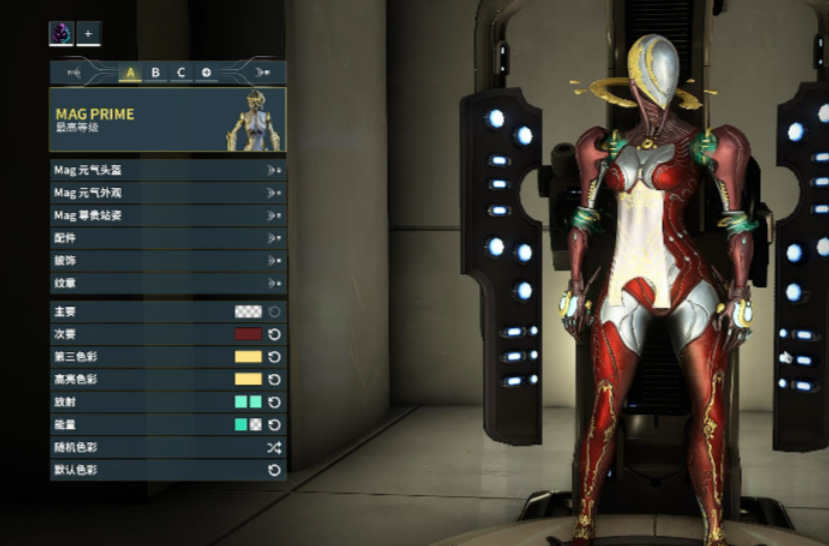Select the yellow 第三色彩 swatch
Viewport: 829px width, 546px height.
click(x=247, y=357)
